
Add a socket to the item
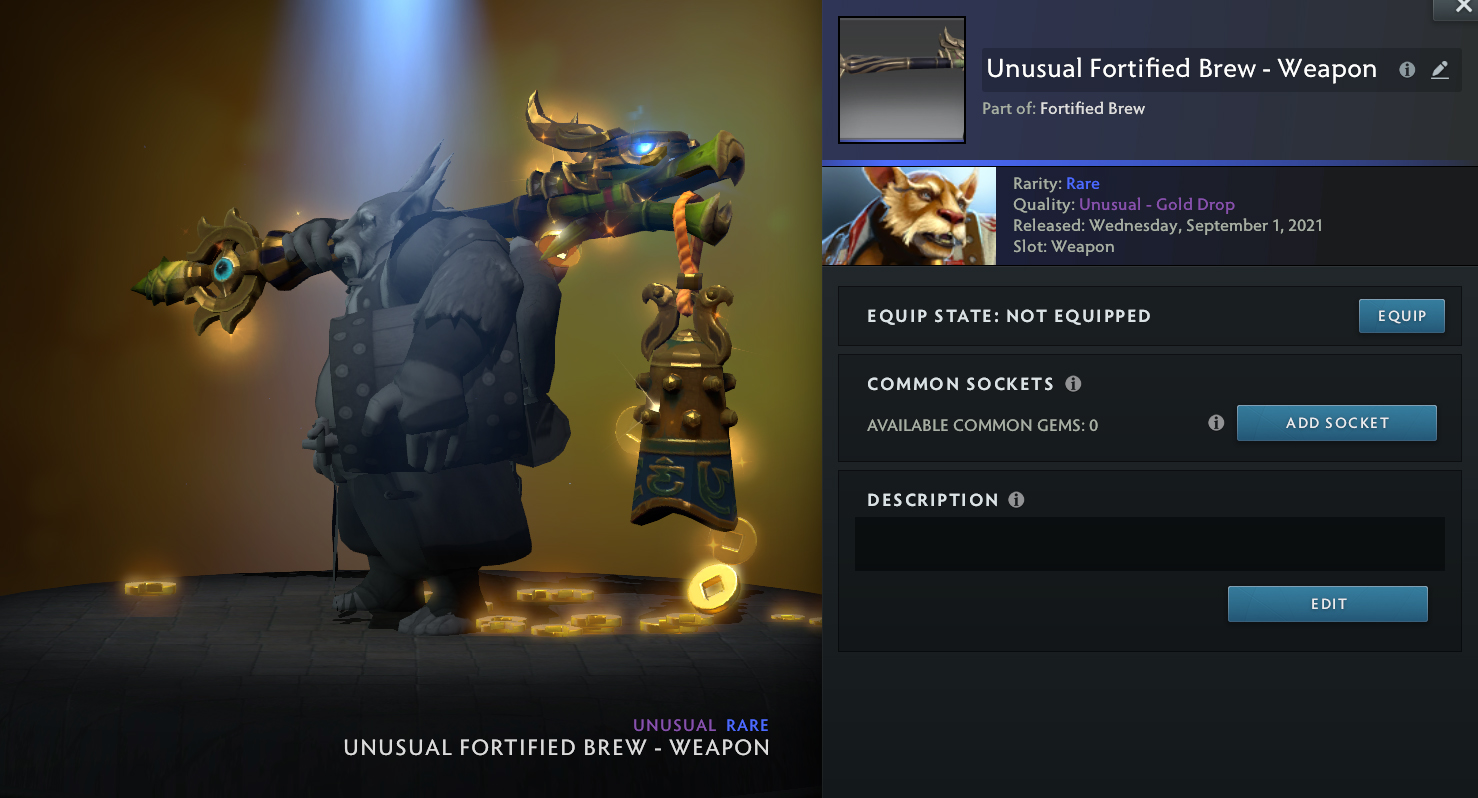pos(1336,423)
